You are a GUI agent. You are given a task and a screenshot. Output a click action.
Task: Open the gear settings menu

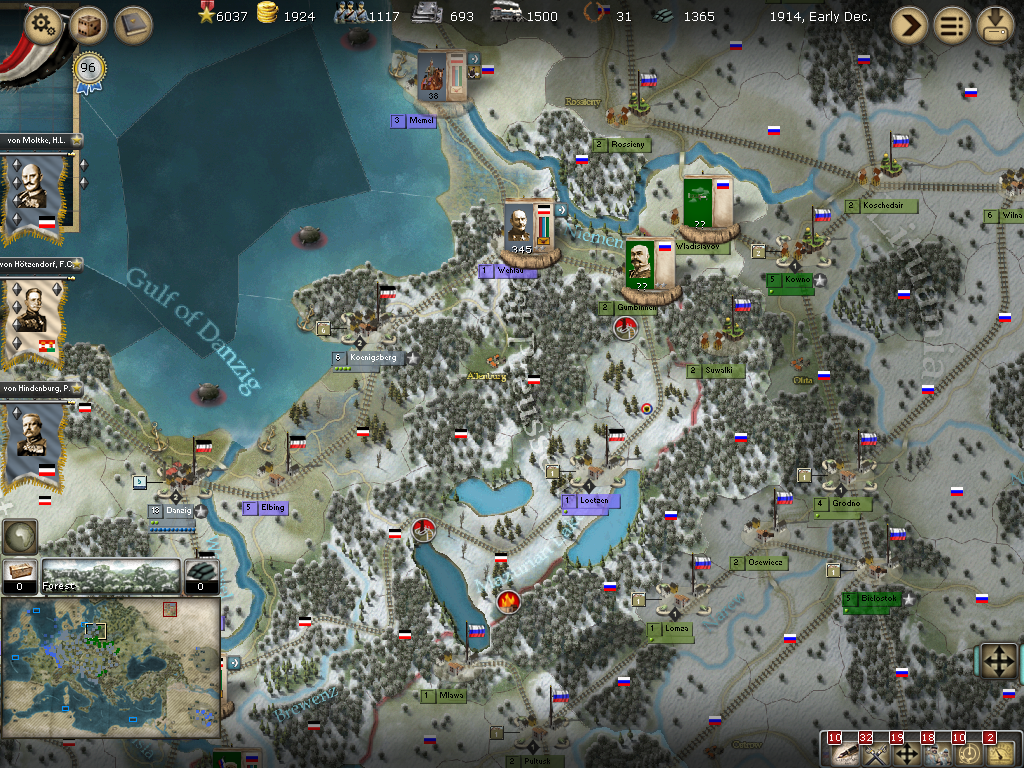(x=43, y=24)
